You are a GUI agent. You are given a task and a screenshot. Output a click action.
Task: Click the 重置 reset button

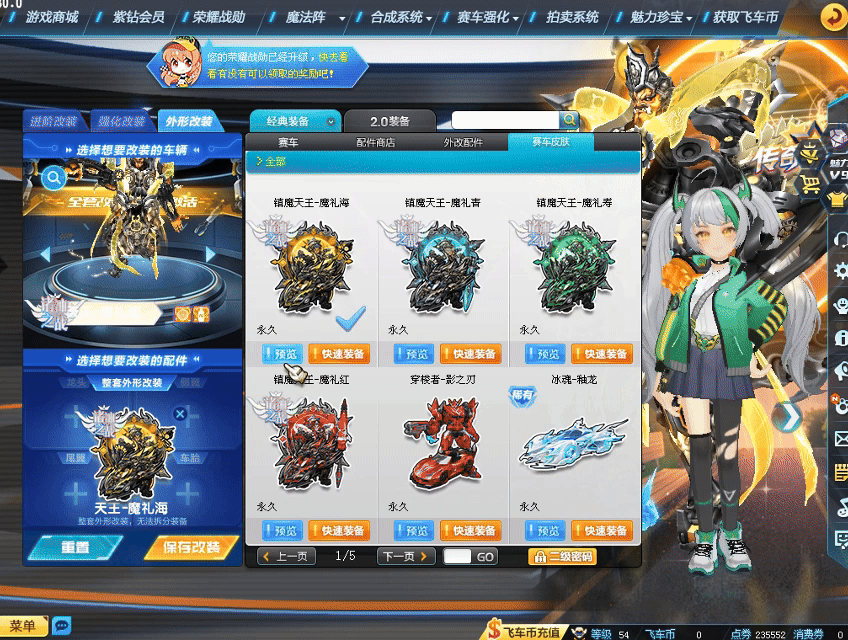tap(75, 548)
